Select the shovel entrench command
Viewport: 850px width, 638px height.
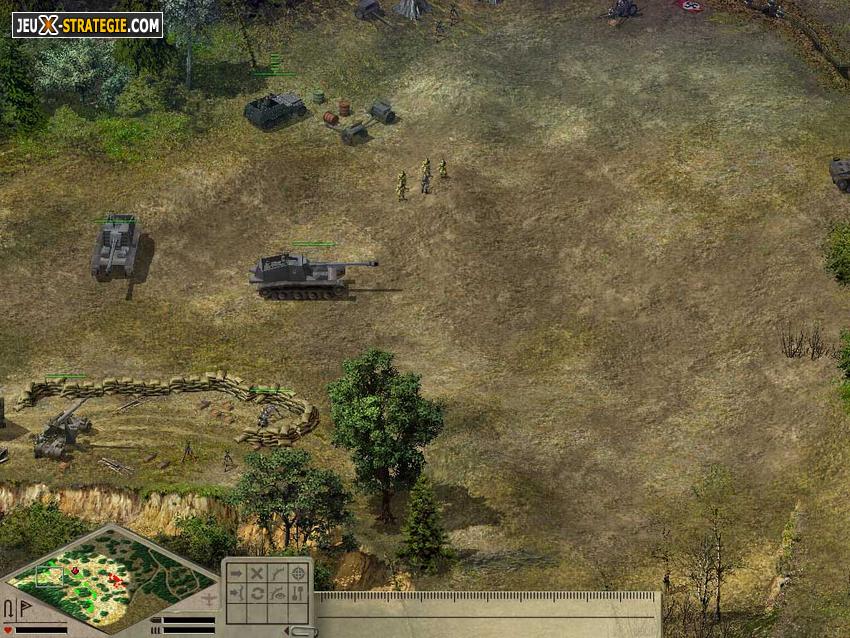coord(298,594)
